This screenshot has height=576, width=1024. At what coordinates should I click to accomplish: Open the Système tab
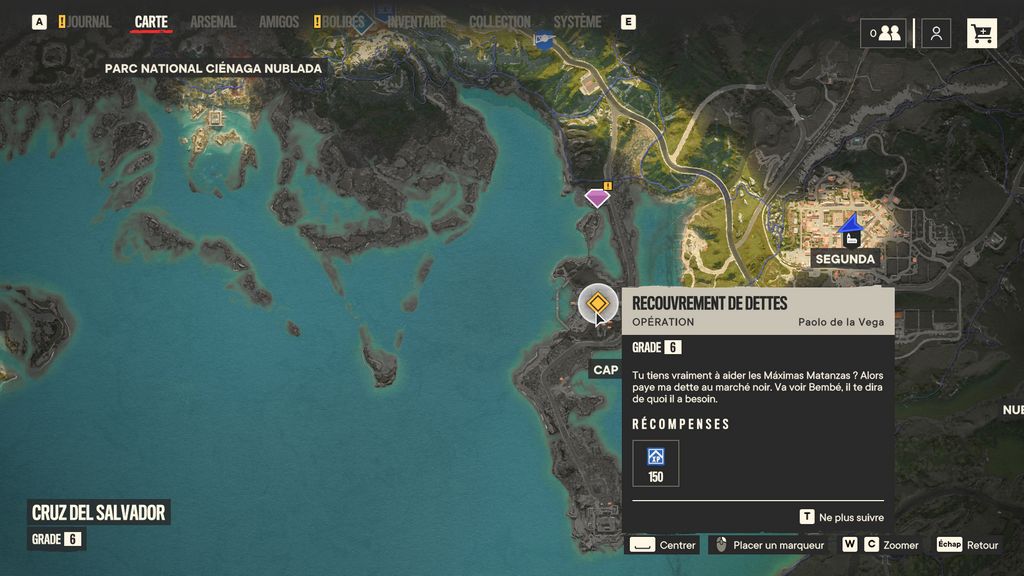pyautogui.click(x=577, y=22)
